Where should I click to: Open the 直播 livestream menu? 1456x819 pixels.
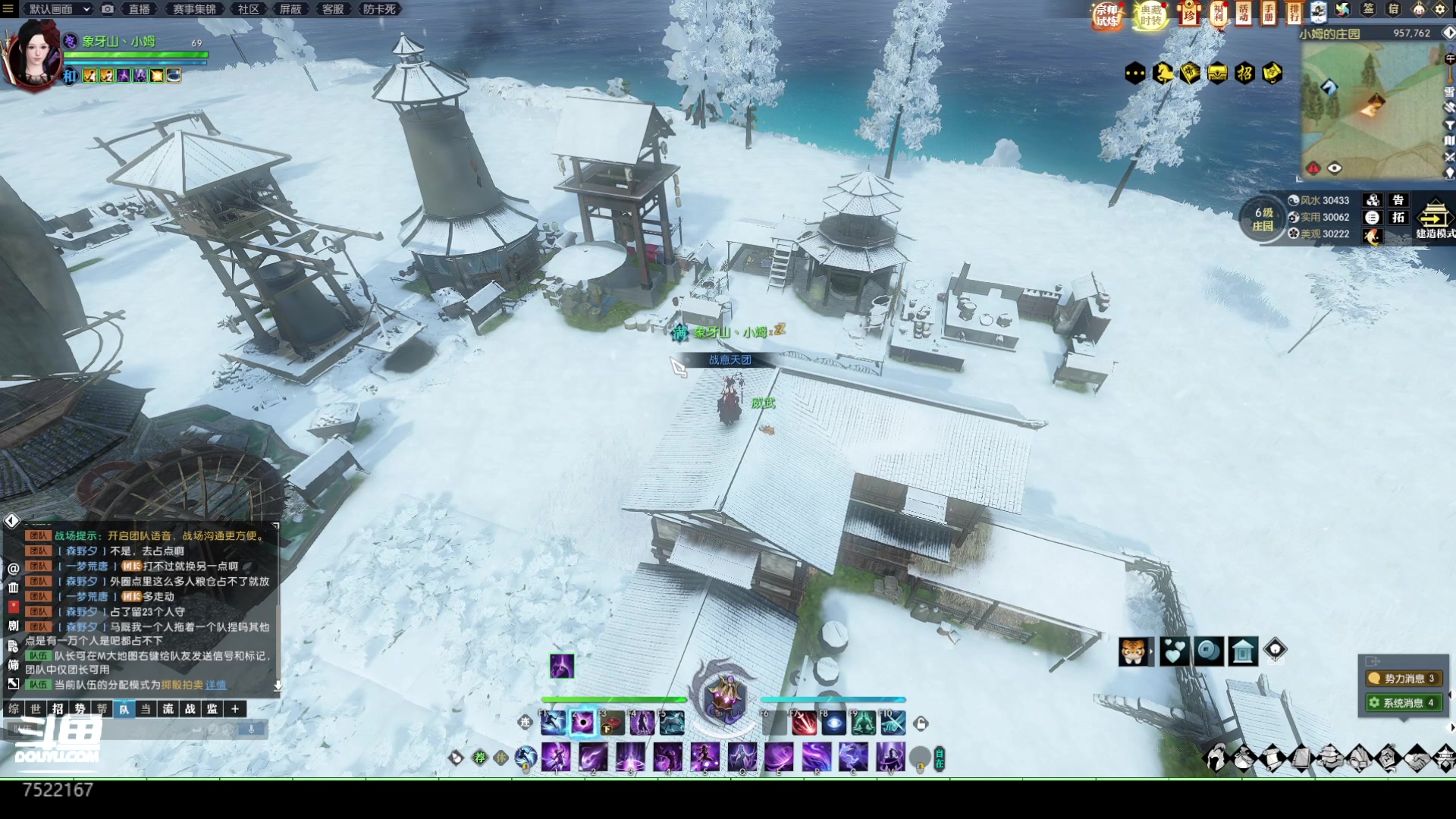(x=139, y=9)
